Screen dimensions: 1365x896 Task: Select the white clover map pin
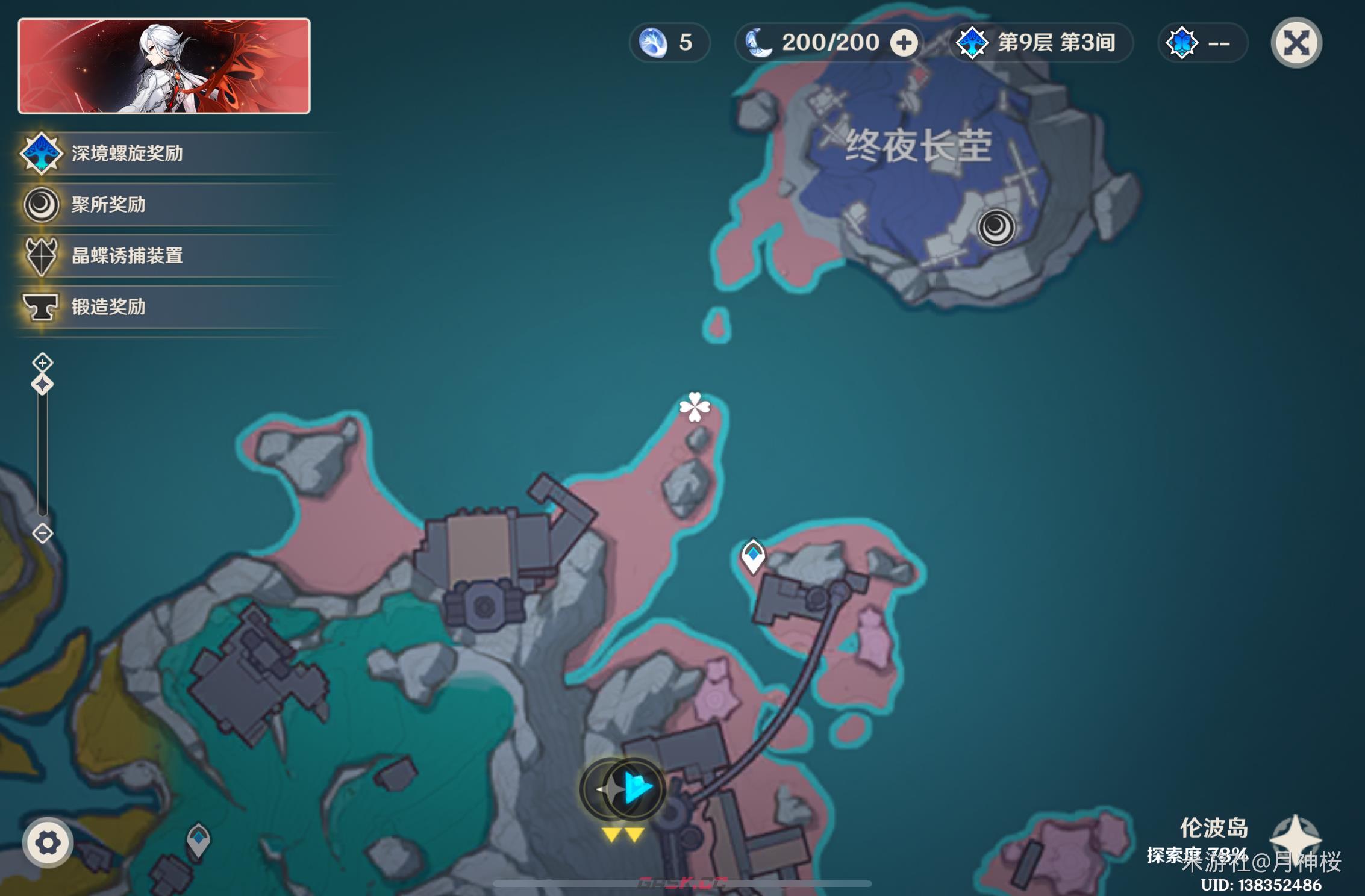695,407
